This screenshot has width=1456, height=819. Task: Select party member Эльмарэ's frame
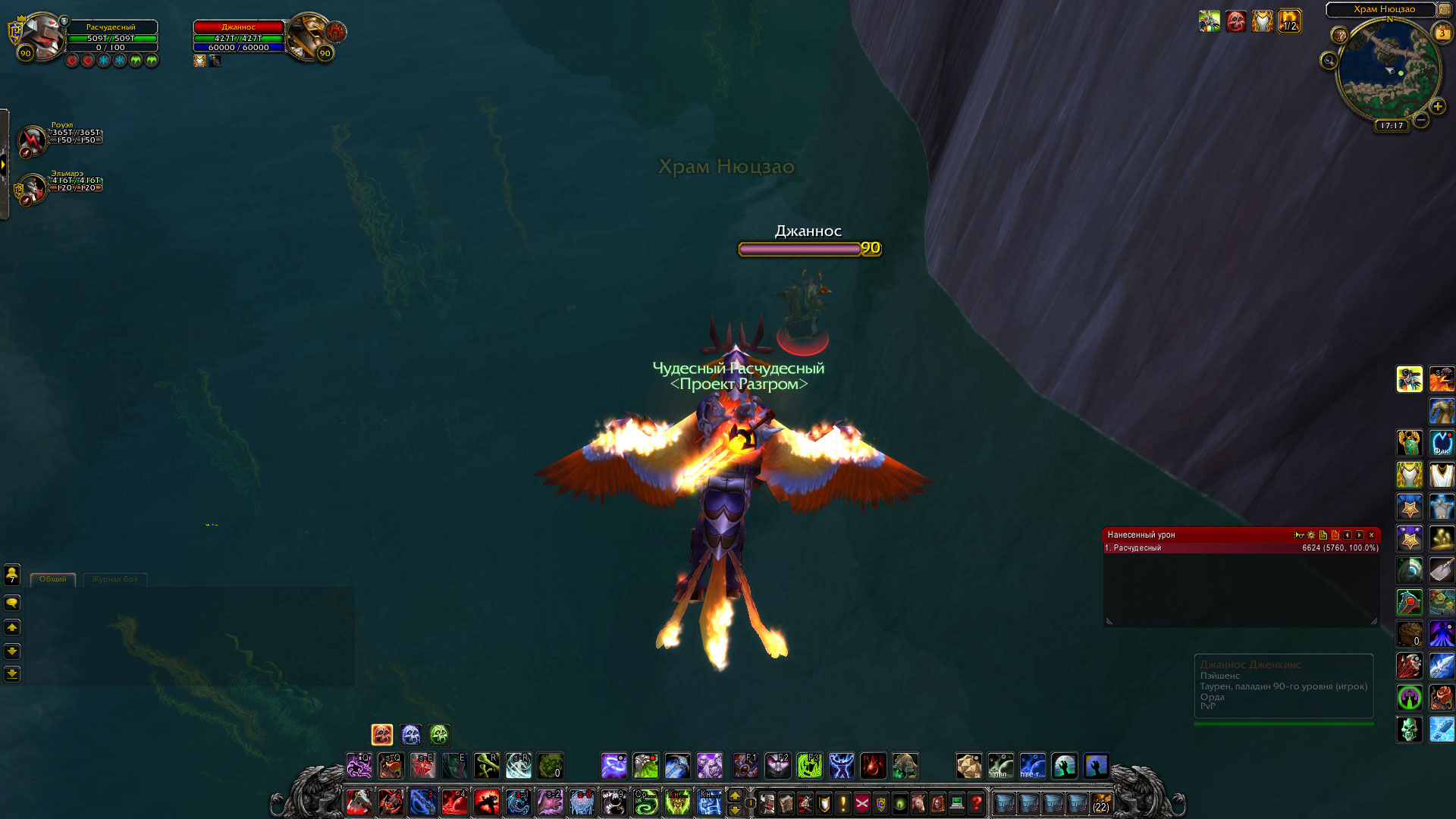(x=32, y=188)
